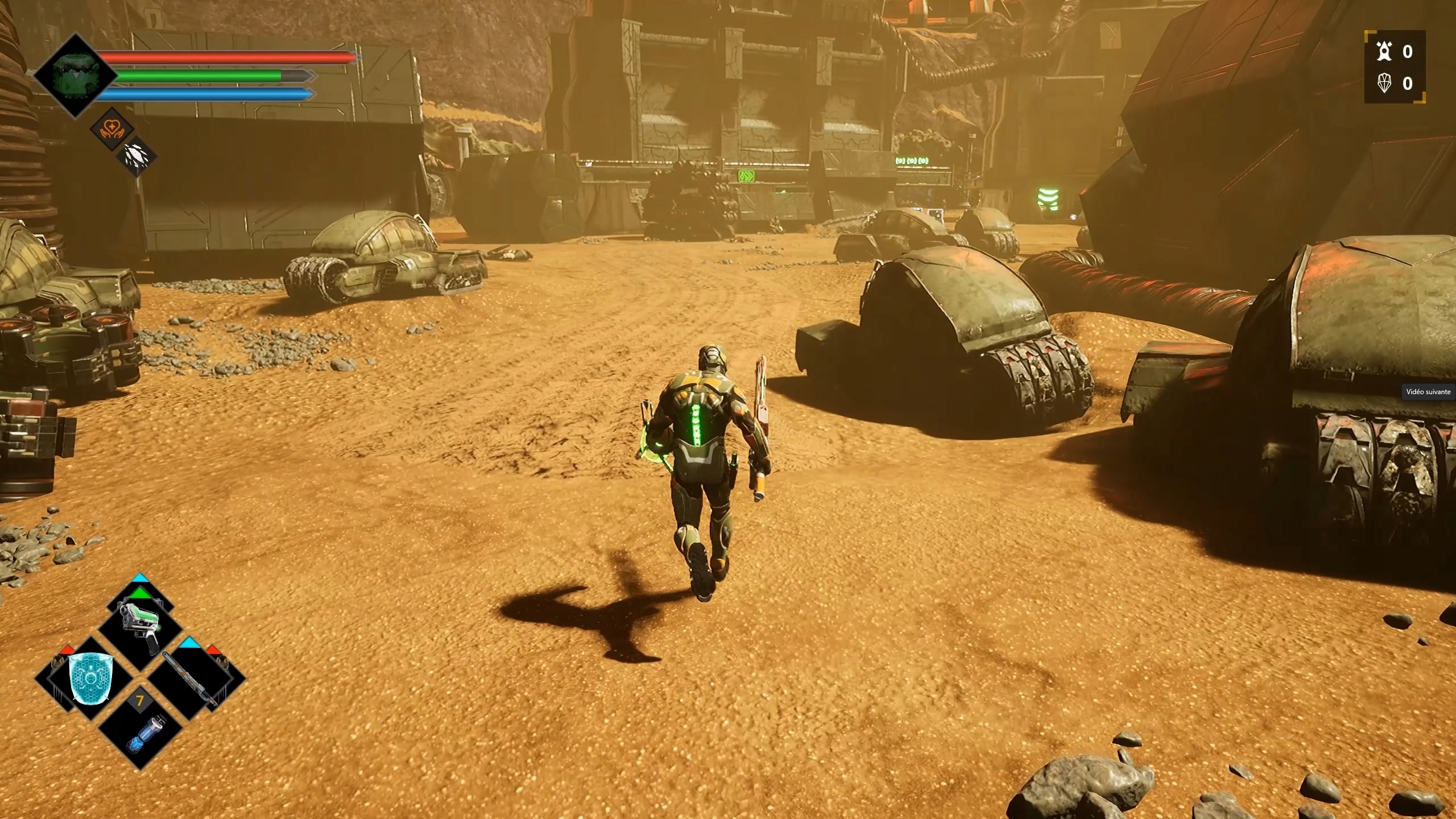Activate the blue energy shield slot

click(x=91, y=678)
